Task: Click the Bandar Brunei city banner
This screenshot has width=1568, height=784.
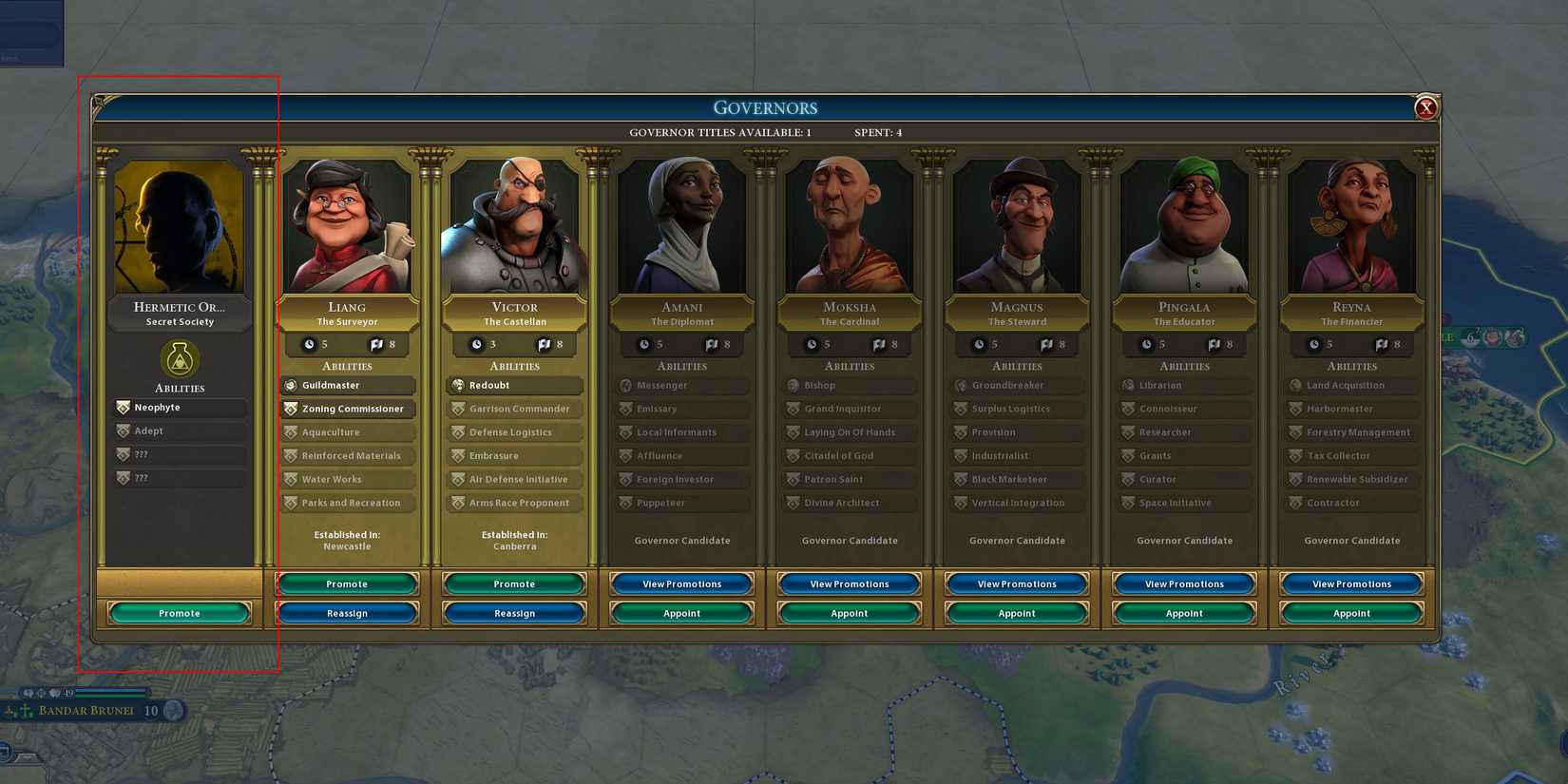Action: coord(86,709)
